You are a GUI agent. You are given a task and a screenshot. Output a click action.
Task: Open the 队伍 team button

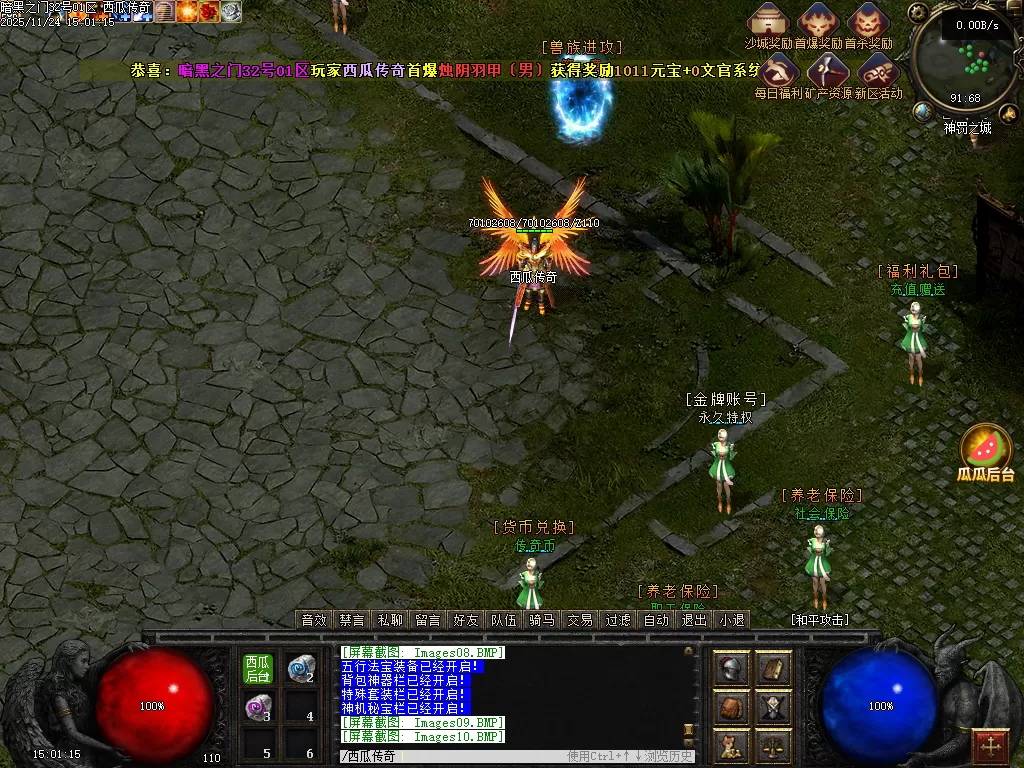(x=504, y=620)
